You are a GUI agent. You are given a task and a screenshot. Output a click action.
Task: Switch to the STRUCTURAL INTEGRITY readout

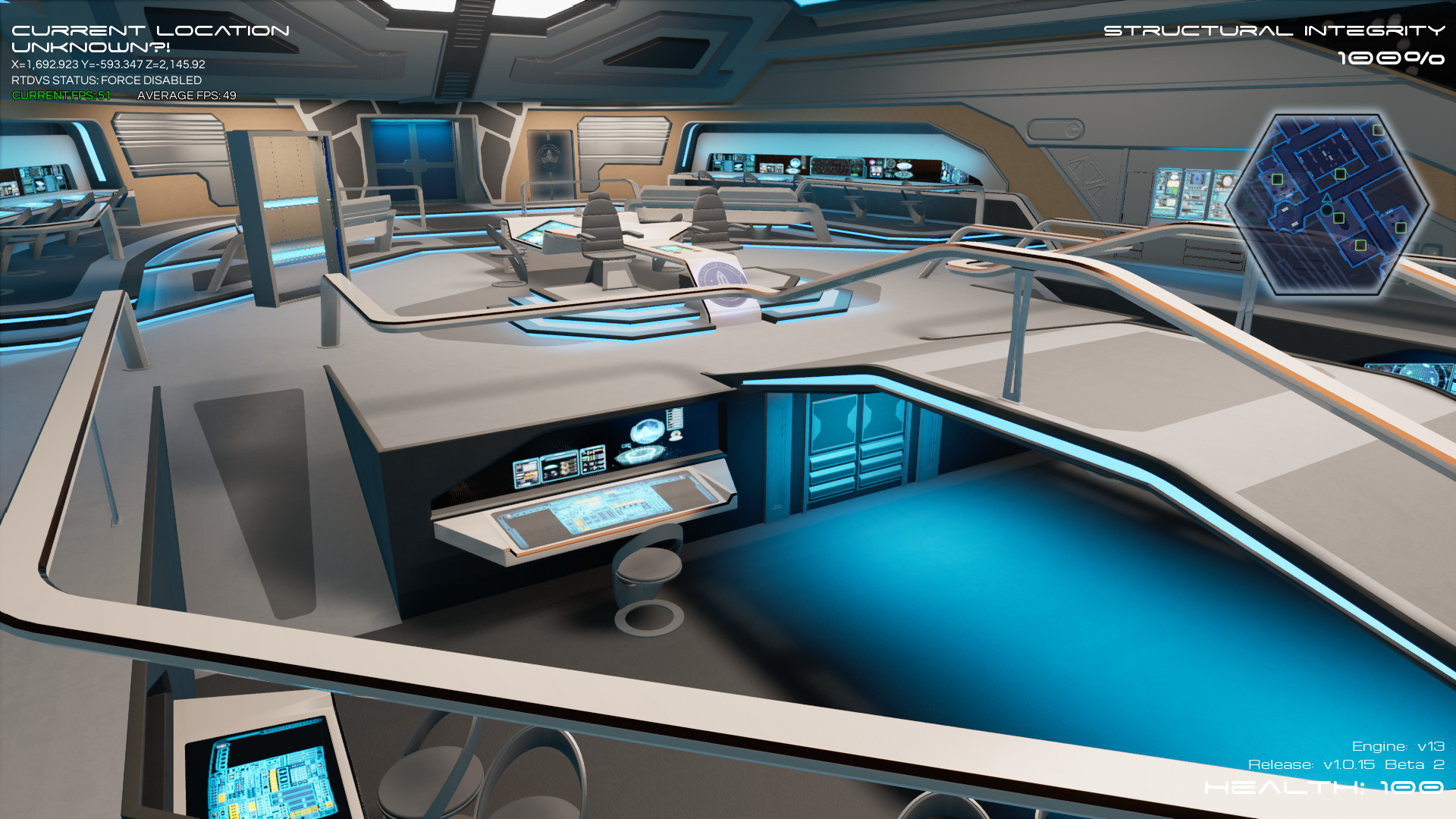[x=1272, y=31]
